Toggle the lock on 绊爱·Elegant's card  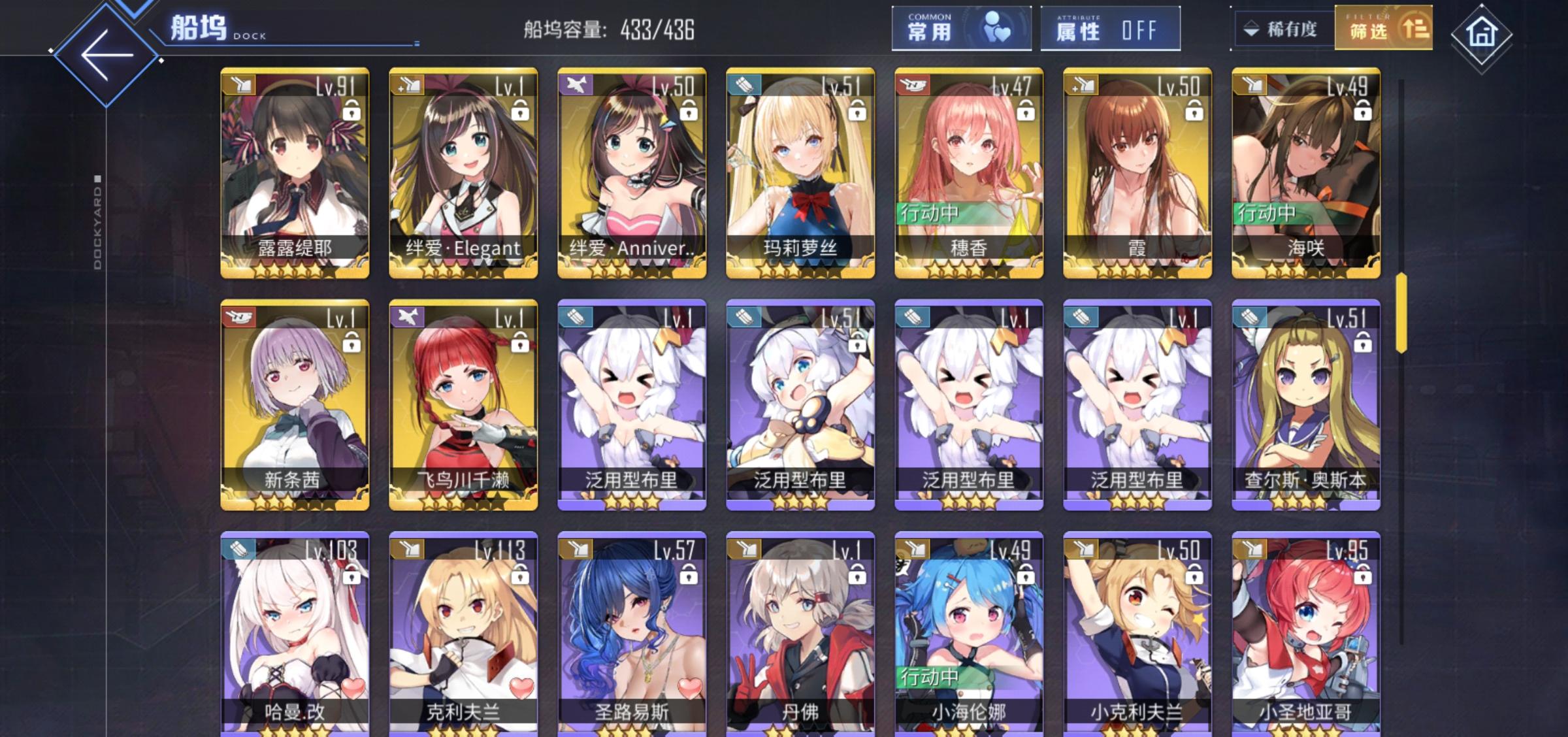[521, 110]
